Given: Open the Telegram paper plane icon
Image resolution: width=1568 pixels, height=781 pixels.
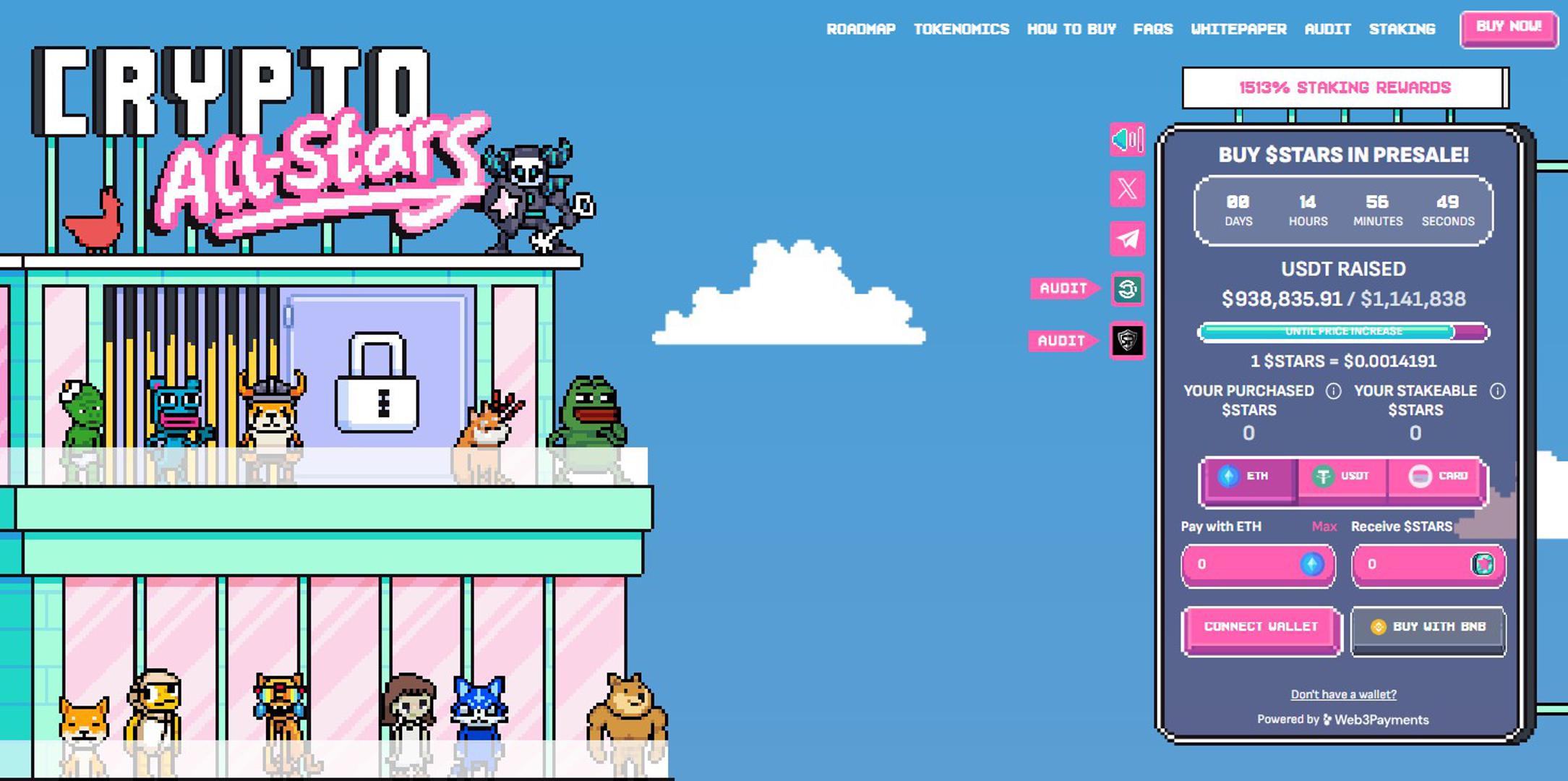Looking at the screenshot, I should (x=1127, y=239).
